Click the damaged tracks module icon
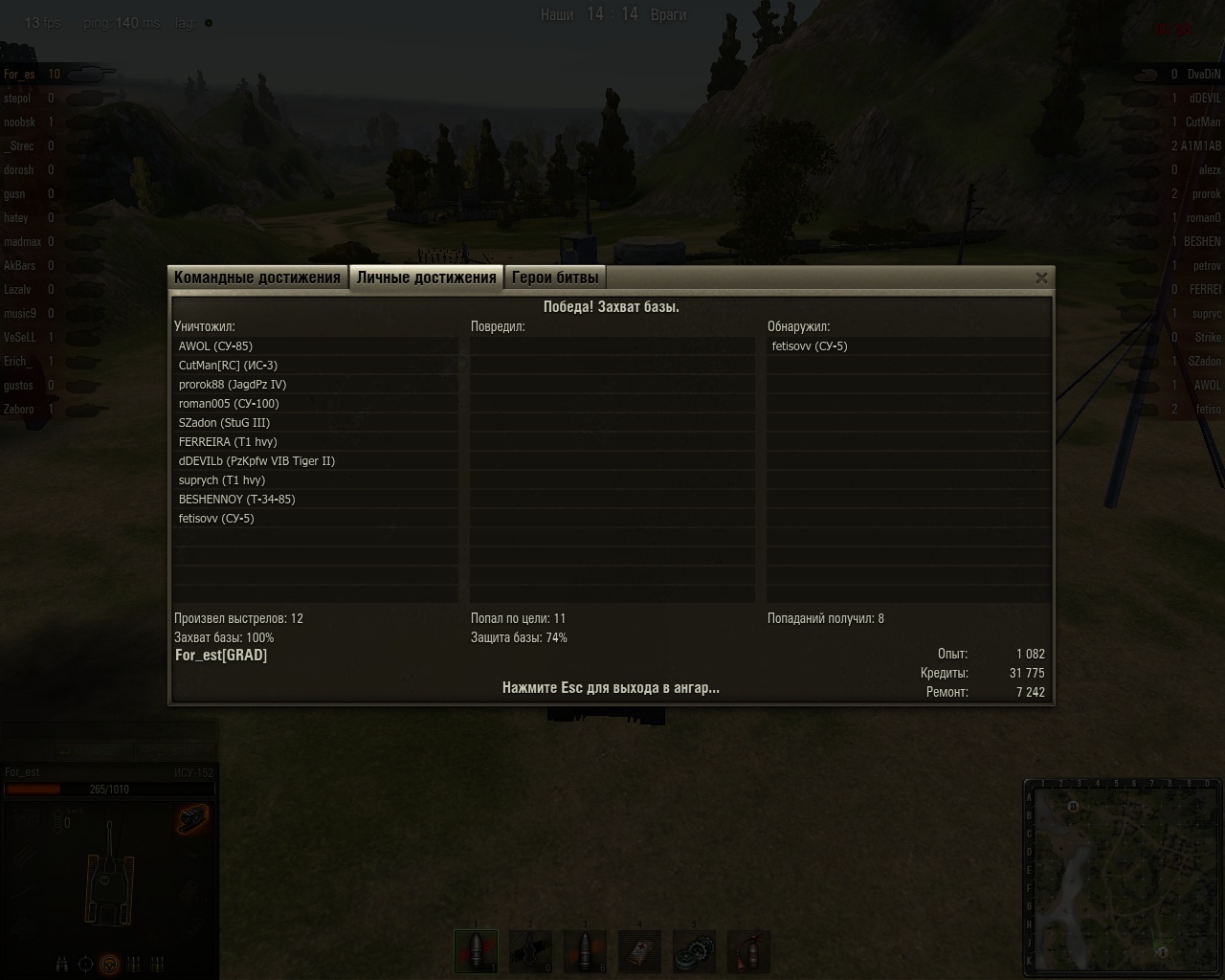Image resolution: width=1225 pixels, height=980 pixels. tap(191, 819)
